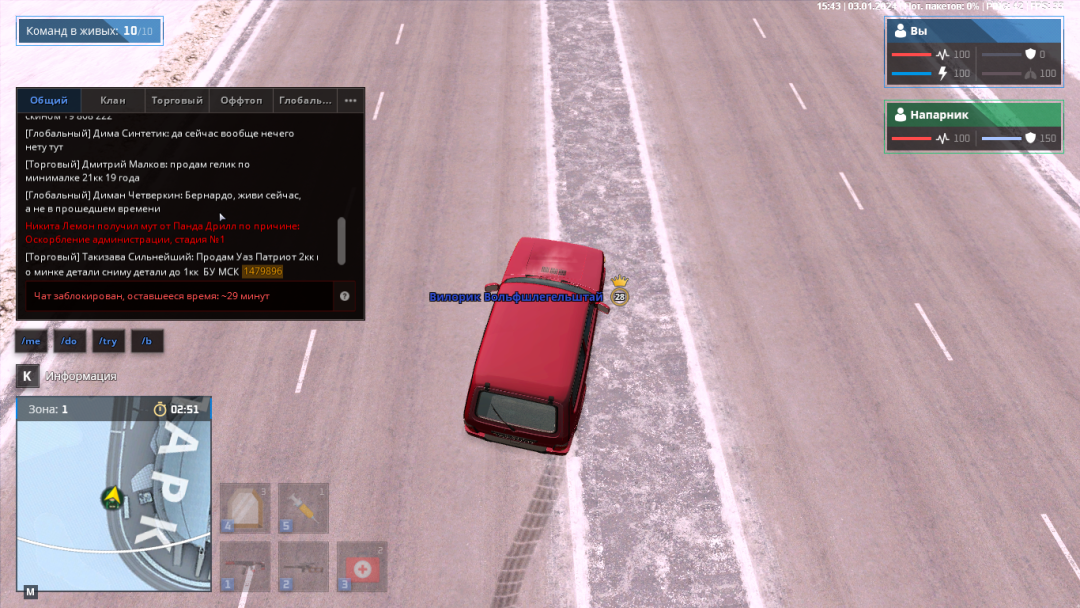Use the syringe in slot 5
This screenshot has width=1080, height=608.
click(x=303, y=508)
